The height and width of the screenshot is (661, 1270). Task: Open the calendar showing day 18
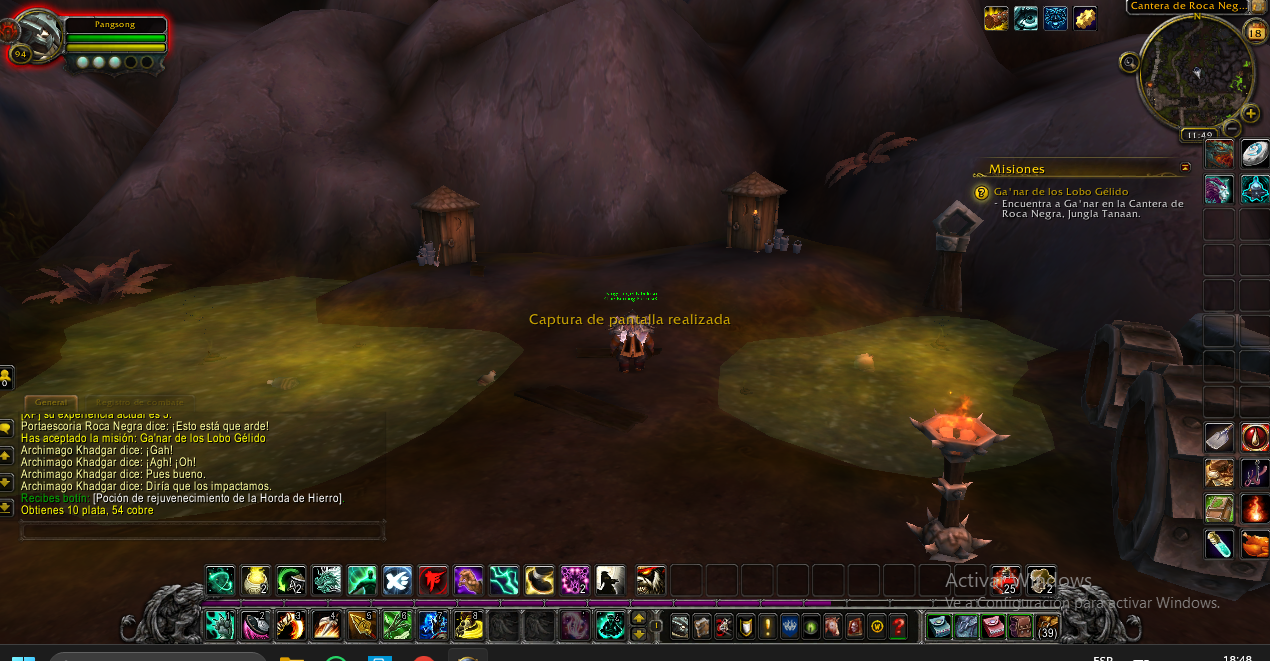pyautogui.click(x=1255, y=32)
